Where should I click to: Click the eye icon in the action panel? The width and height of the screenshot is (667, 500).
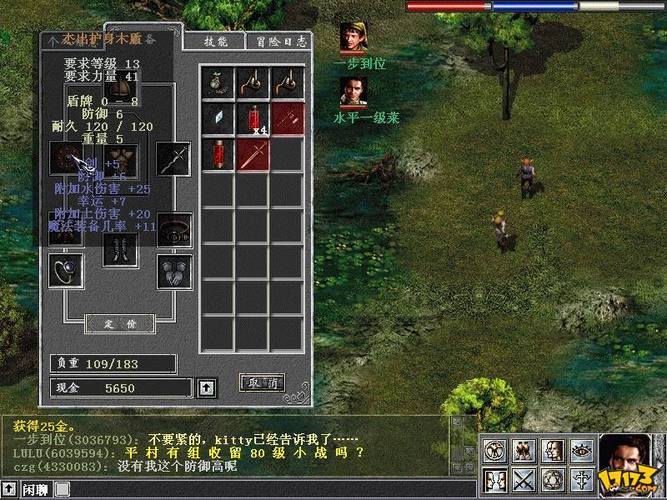[x=581, y=451]
